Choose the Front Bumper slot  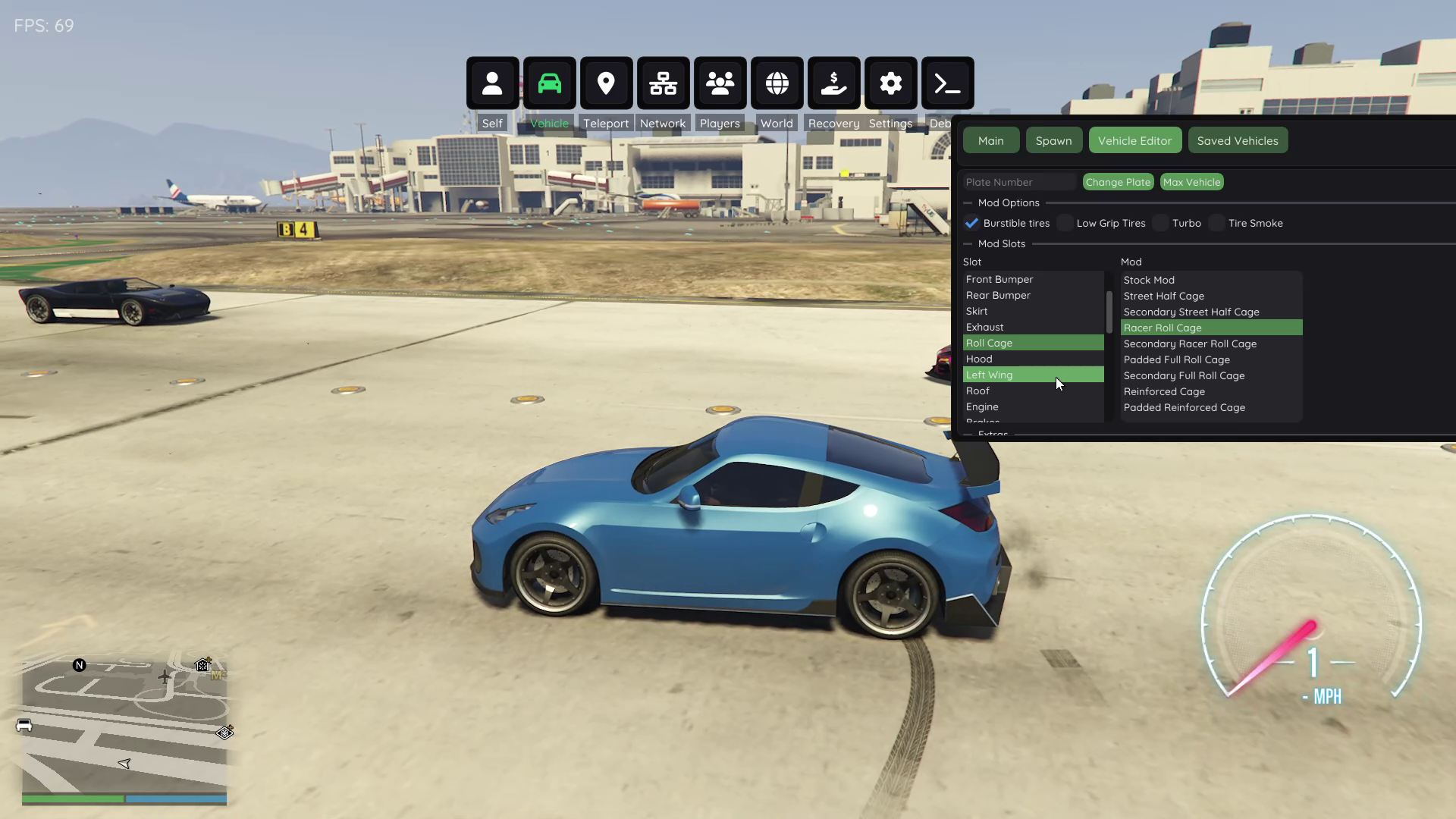click(x=999, y=280)
